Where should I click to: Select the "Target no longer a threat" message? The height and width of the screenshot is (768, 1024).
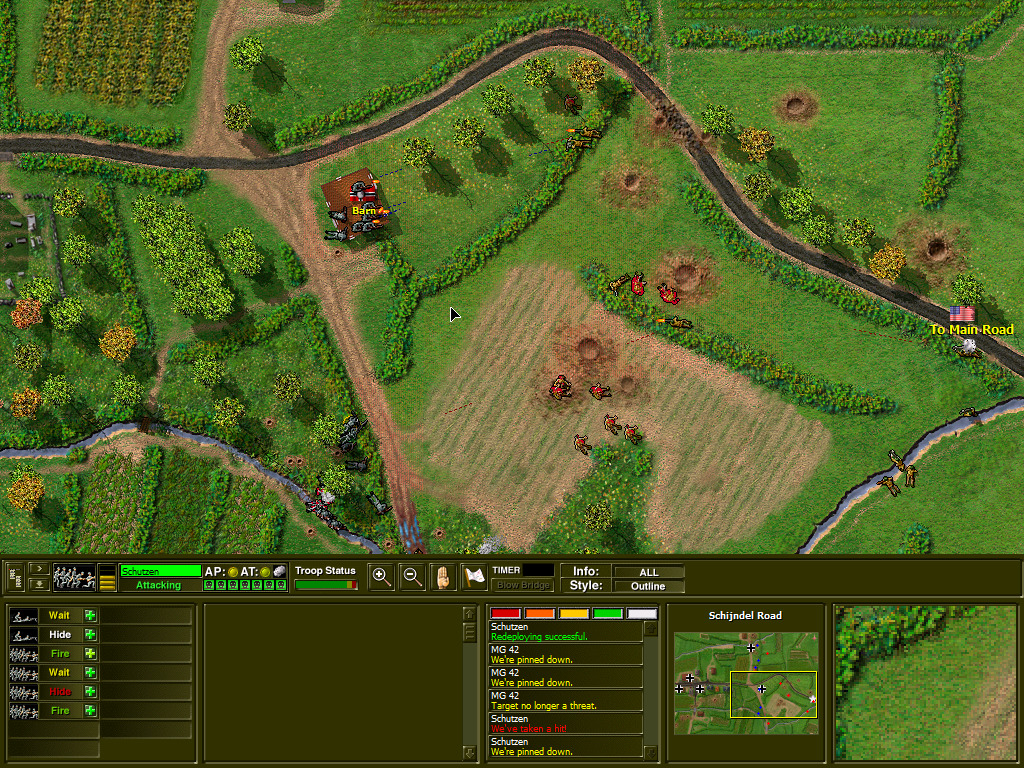565,701
